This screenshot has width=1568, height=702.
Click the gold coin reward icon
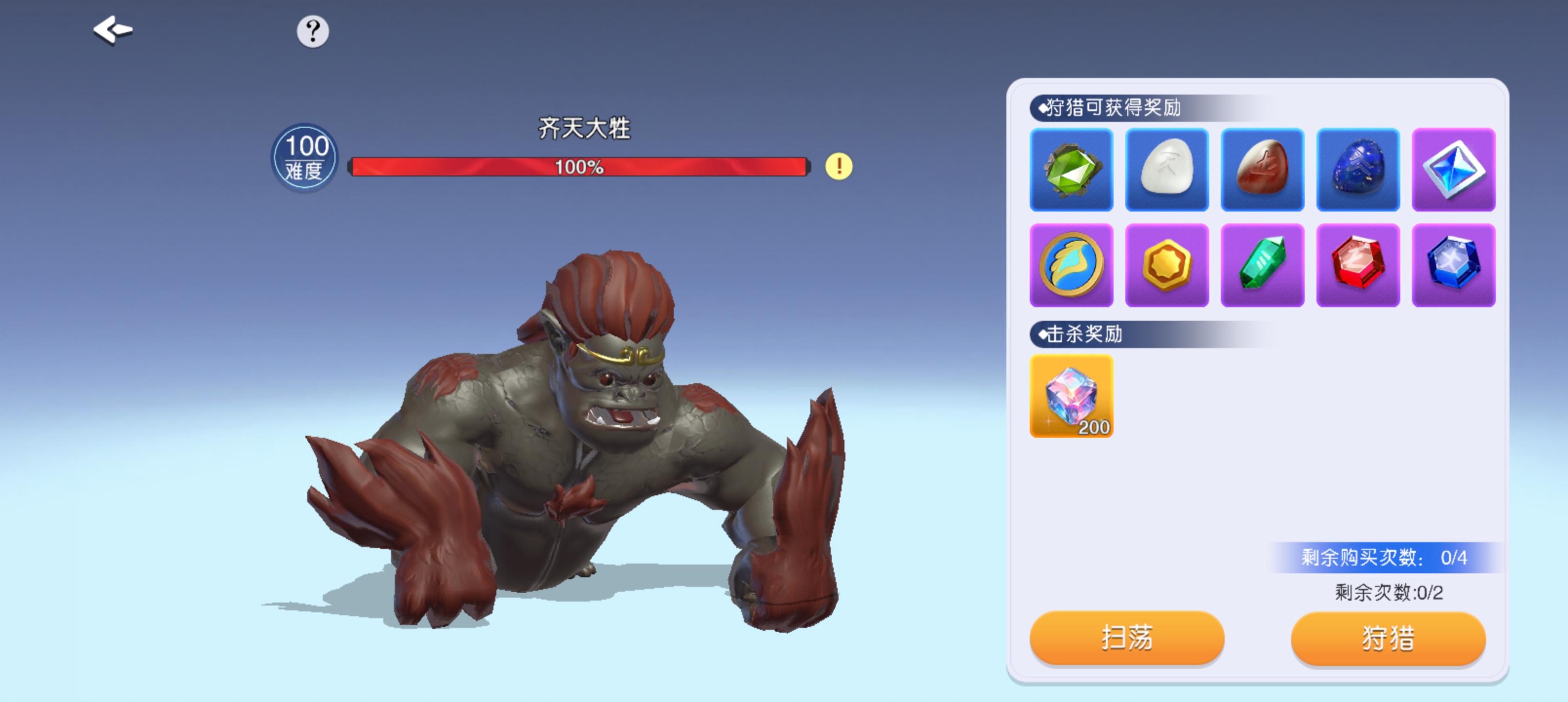pyautogui.click(x=1167, y=266)
